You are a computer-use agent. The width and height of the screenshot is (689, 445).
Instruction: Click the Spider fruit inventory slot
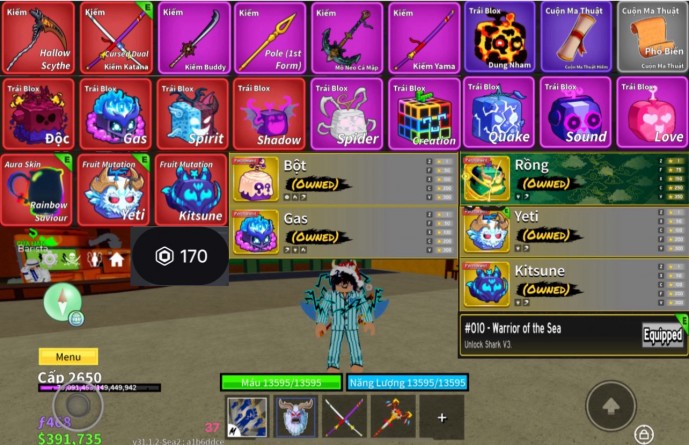(x=345, y=114)
